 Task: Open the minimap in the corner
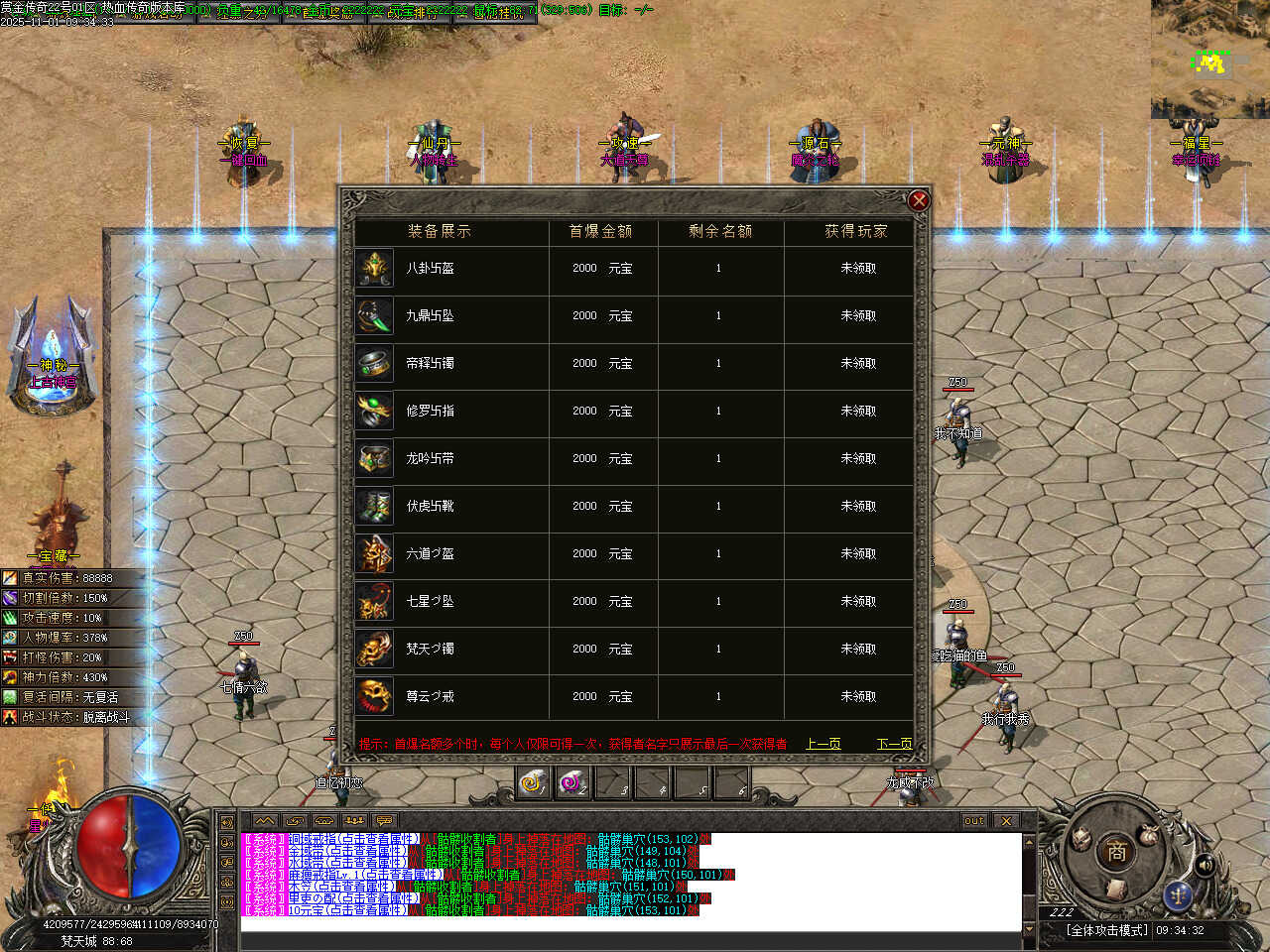(1210, 59)
